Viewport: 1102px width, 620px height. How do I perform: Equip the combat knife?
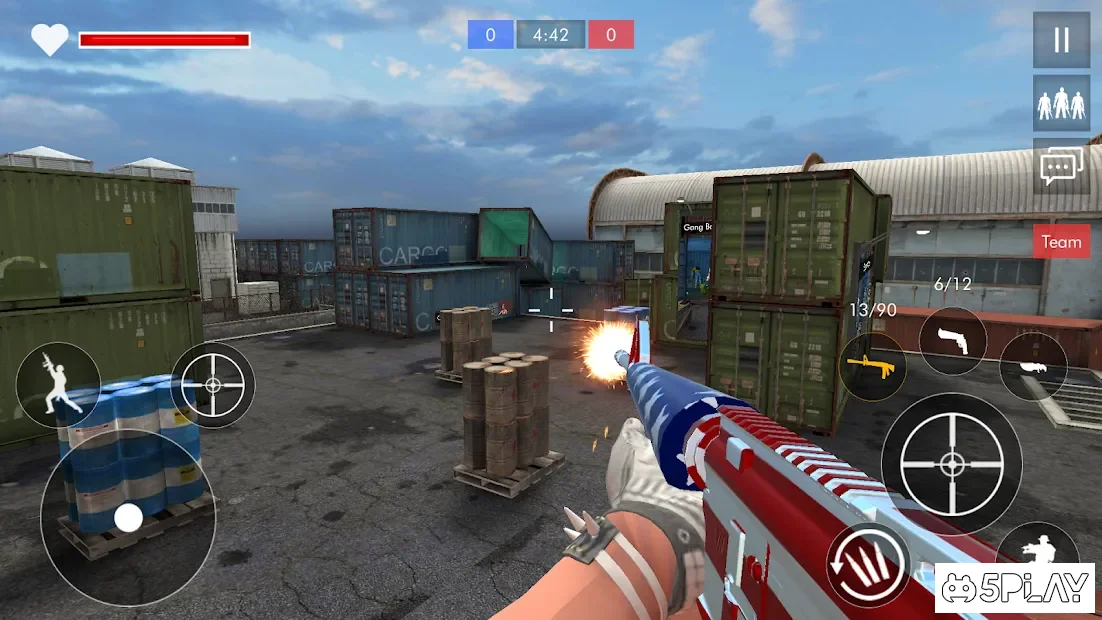[1032, 366]
